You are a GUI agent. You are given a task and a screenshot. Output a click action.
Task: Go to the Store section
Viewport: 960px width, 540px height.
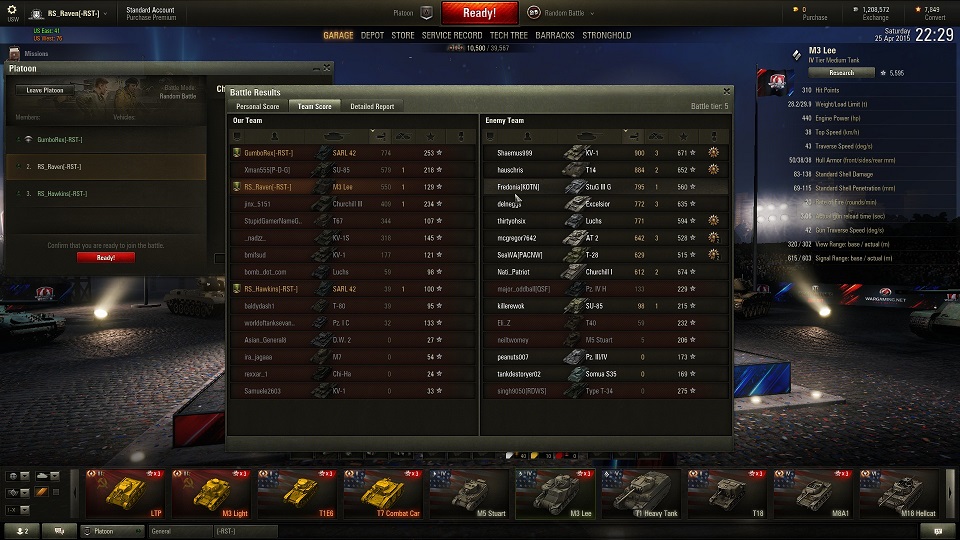click(x=402, y=35)
